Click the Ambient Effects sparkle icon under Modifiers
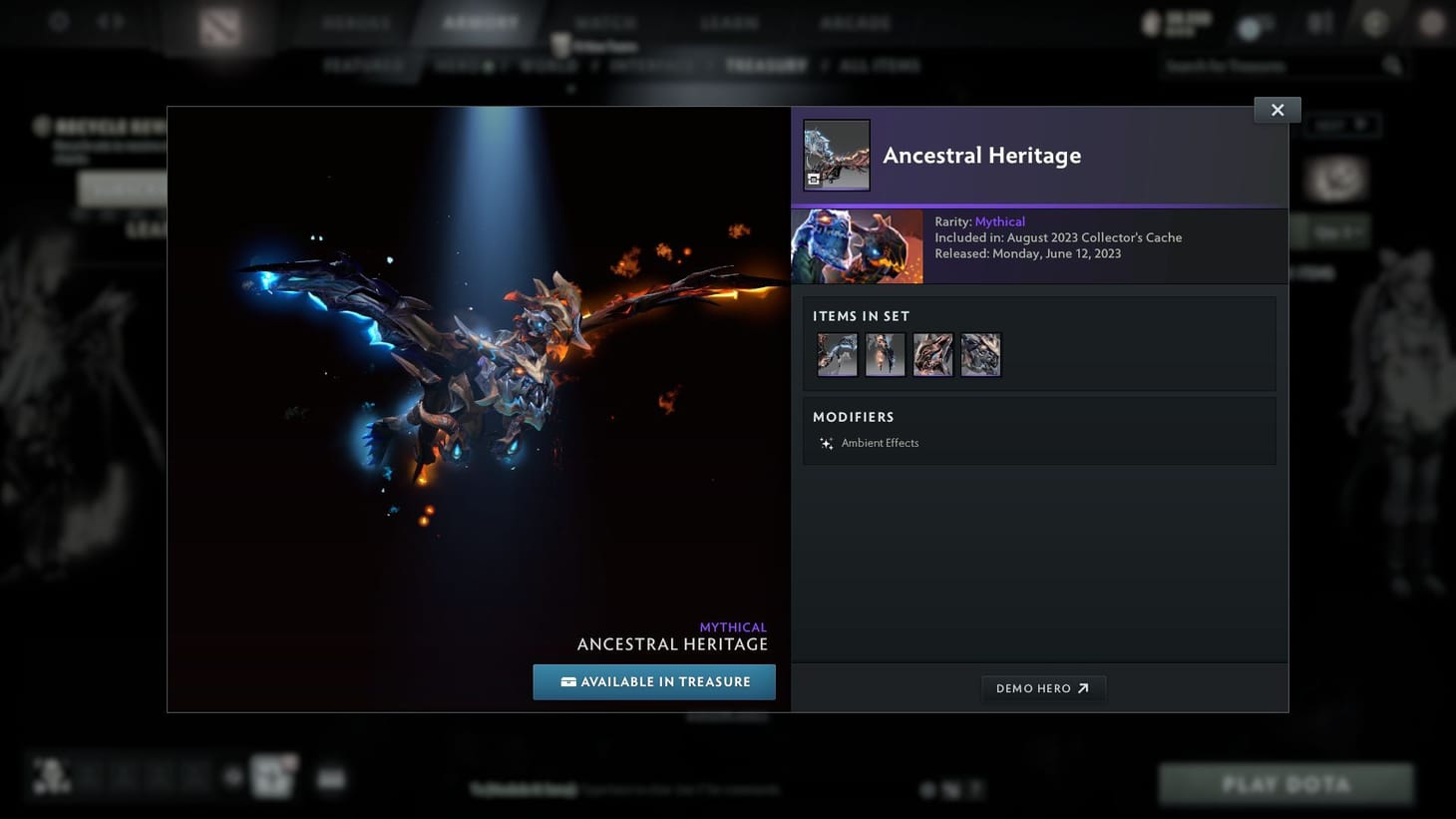The height and width of the screenshot is (819, 1456). (826, 443)
